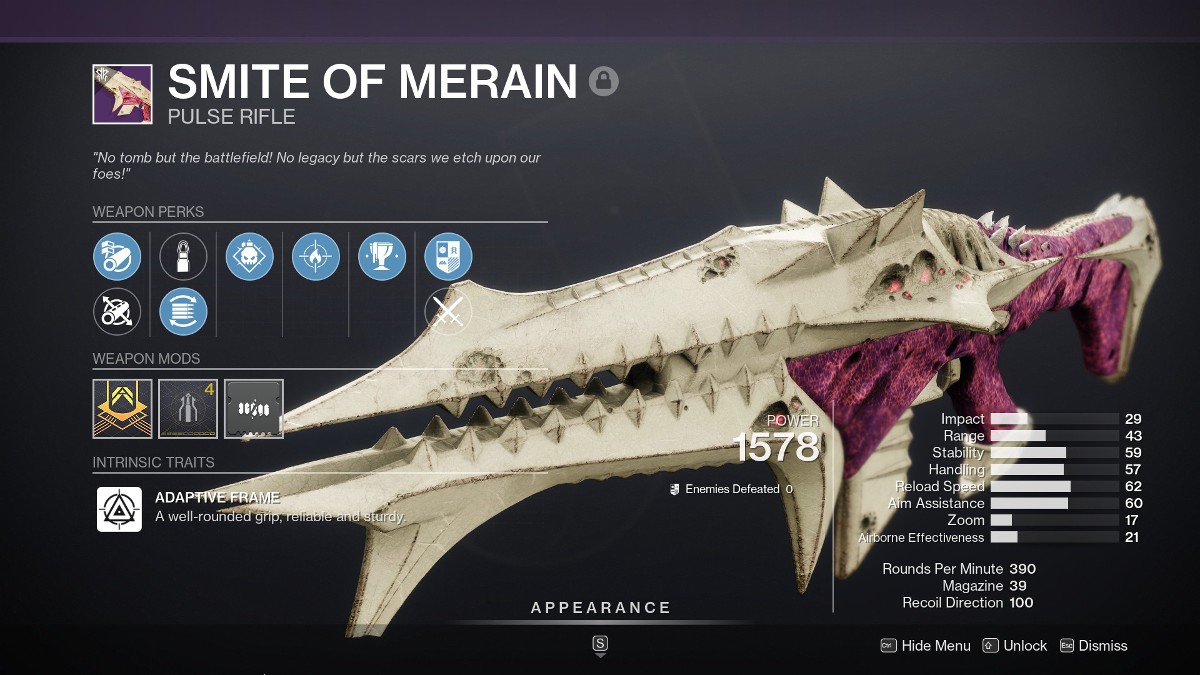Open the Appearance section
1200x675 pixels.
point(601,608)
